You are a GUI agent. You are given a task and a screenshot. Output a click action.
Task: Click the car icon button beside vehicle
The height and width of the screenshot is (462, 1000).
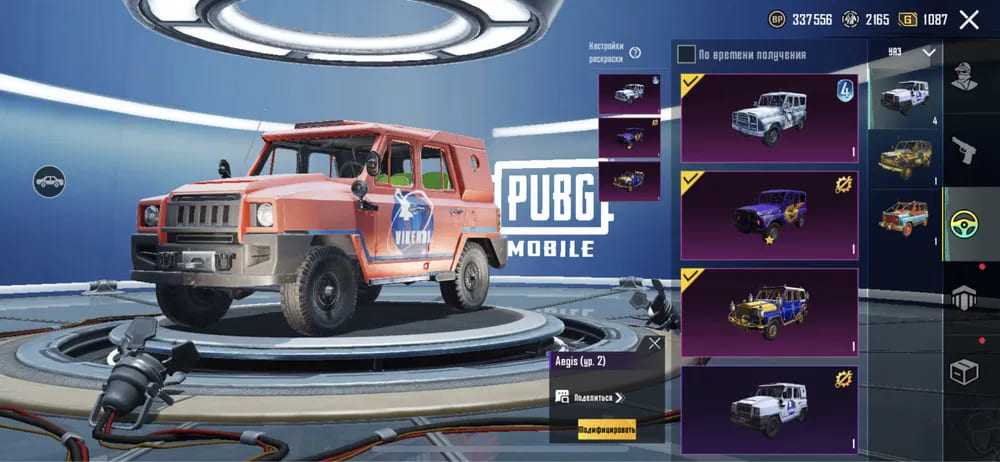48,182
